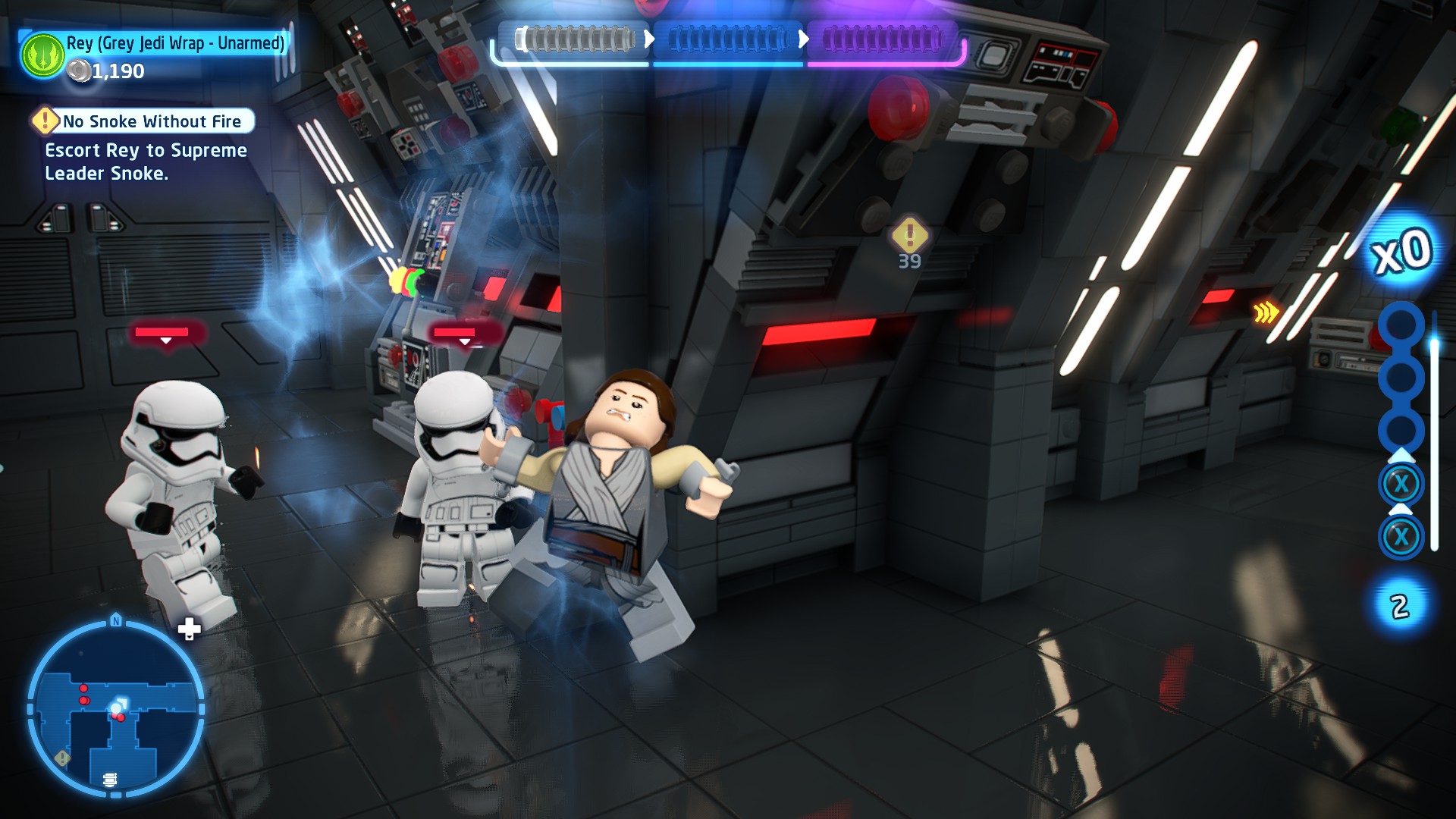Viewport: 1456px width, 819px height.
Task: Select the No Snoke Without Fire objective tracker
Action: coord(144,121)
